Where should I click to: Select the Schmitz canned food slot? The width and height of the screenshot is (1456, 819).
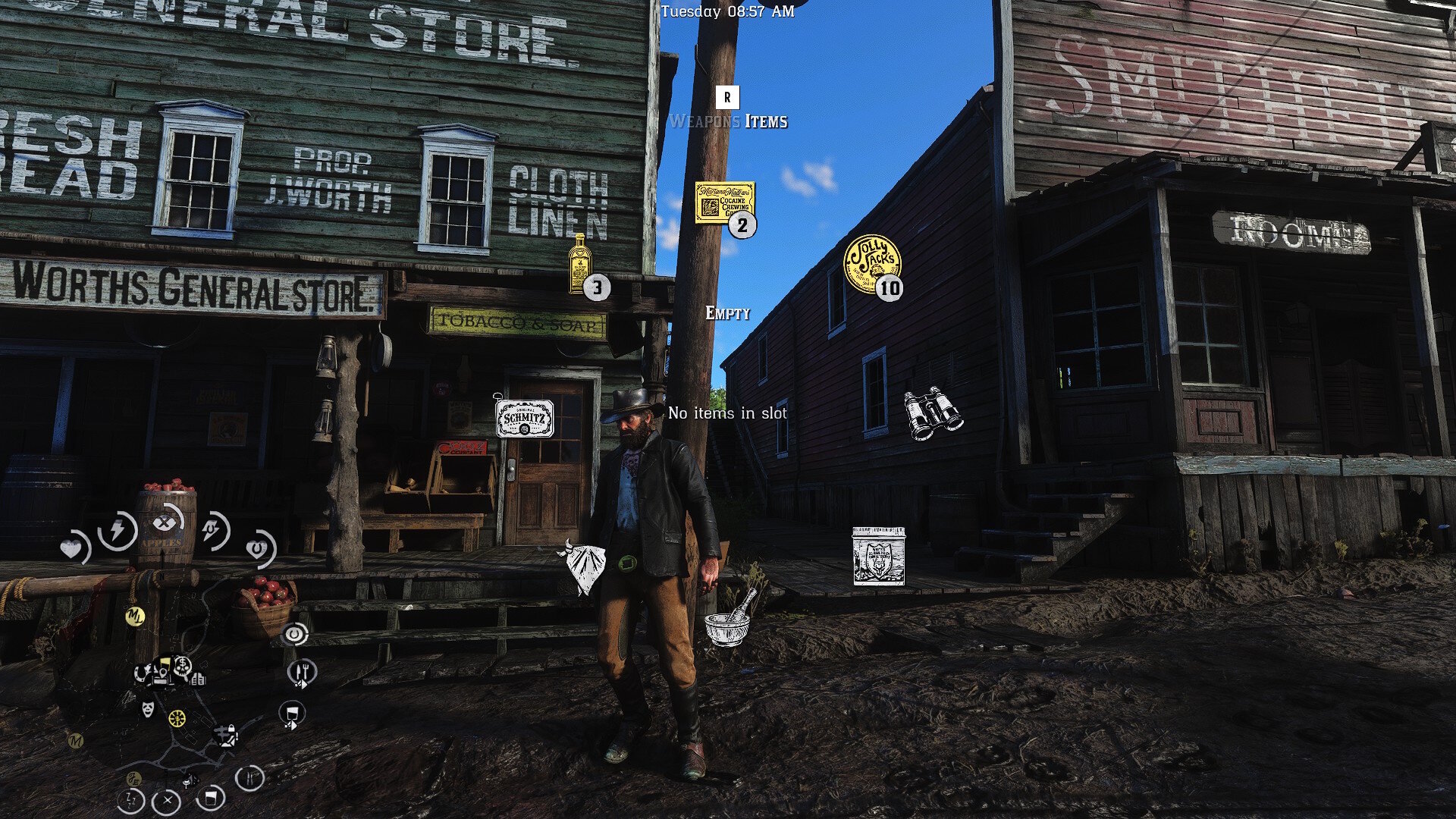point(524,419)
